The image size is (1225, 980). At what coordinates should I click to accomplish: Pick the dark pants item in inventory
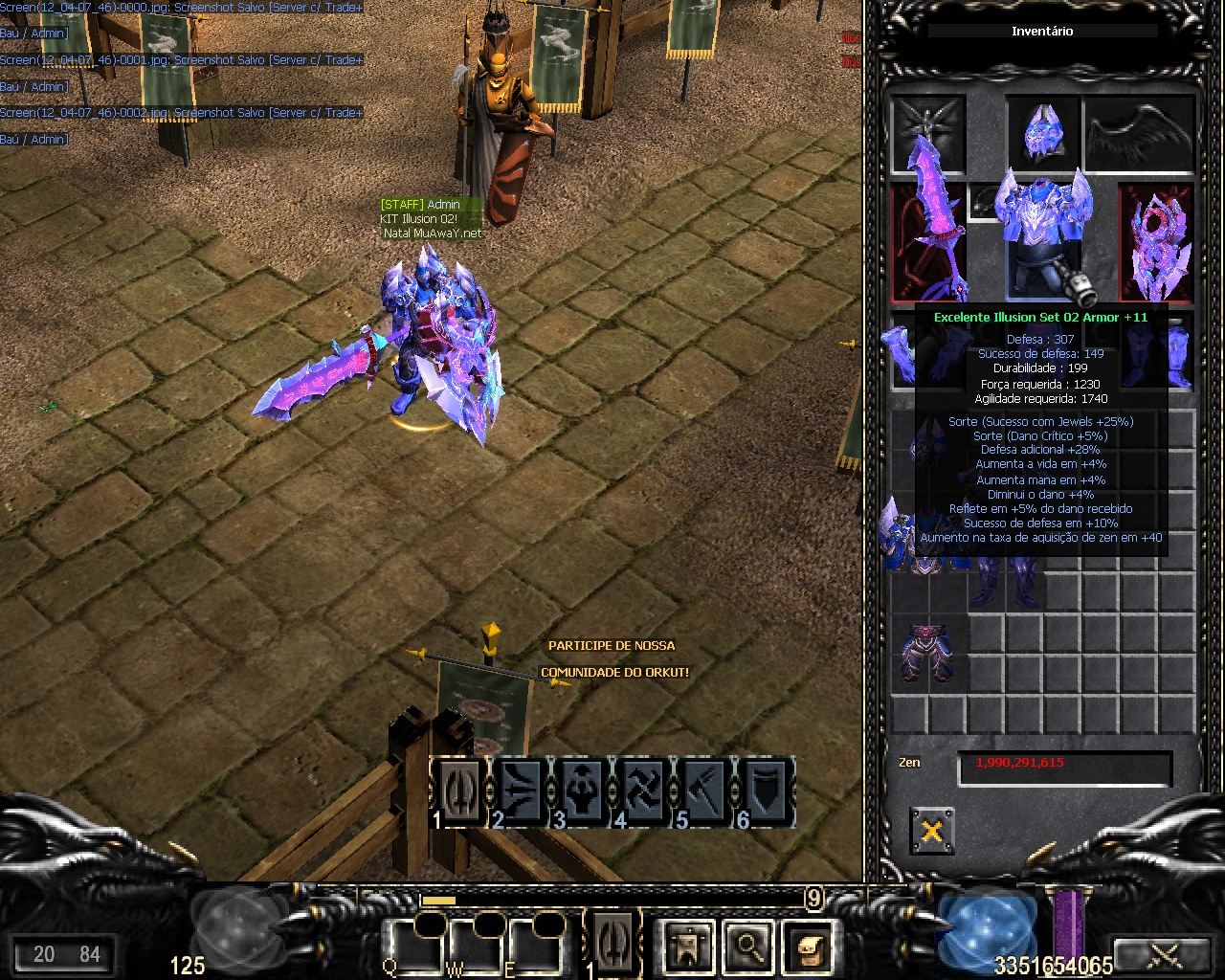(x=926, y=652)
